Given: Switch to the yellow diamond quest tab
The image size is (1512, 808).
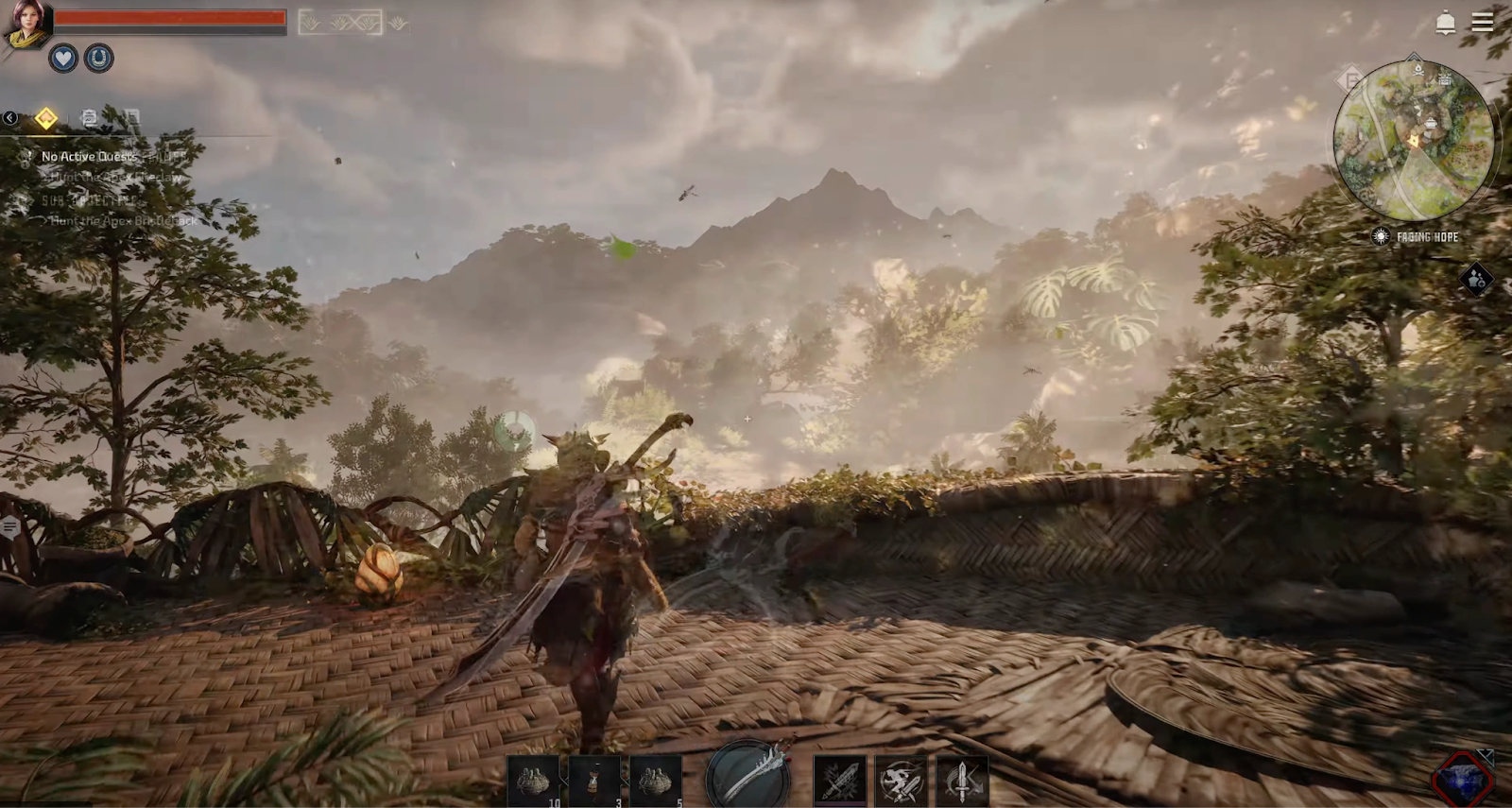Looking at the screenshot, I should coord(45,118).
